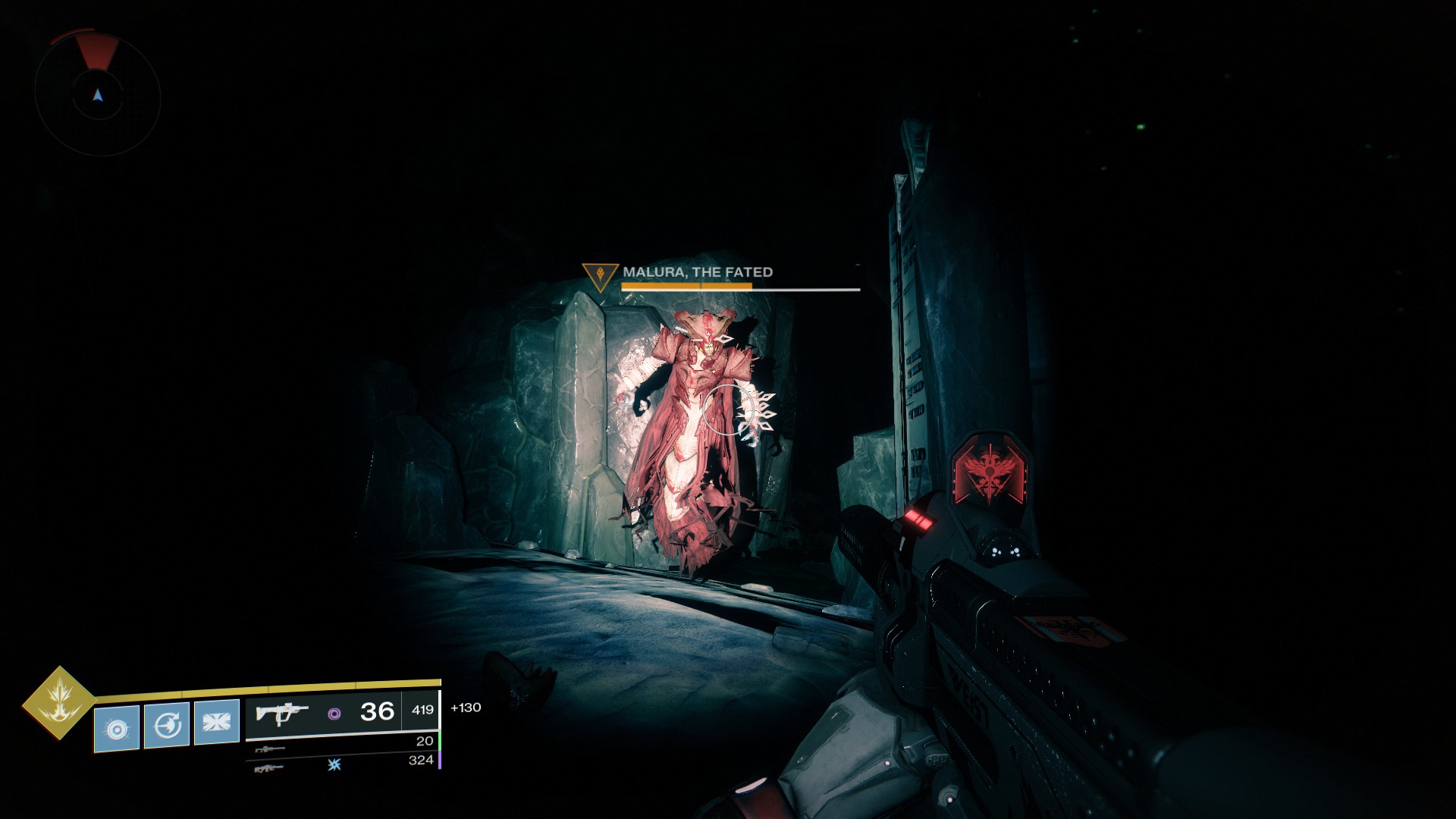Use the class ability burst icon
The image size is (1456, 819).
(x=217, y=721)
